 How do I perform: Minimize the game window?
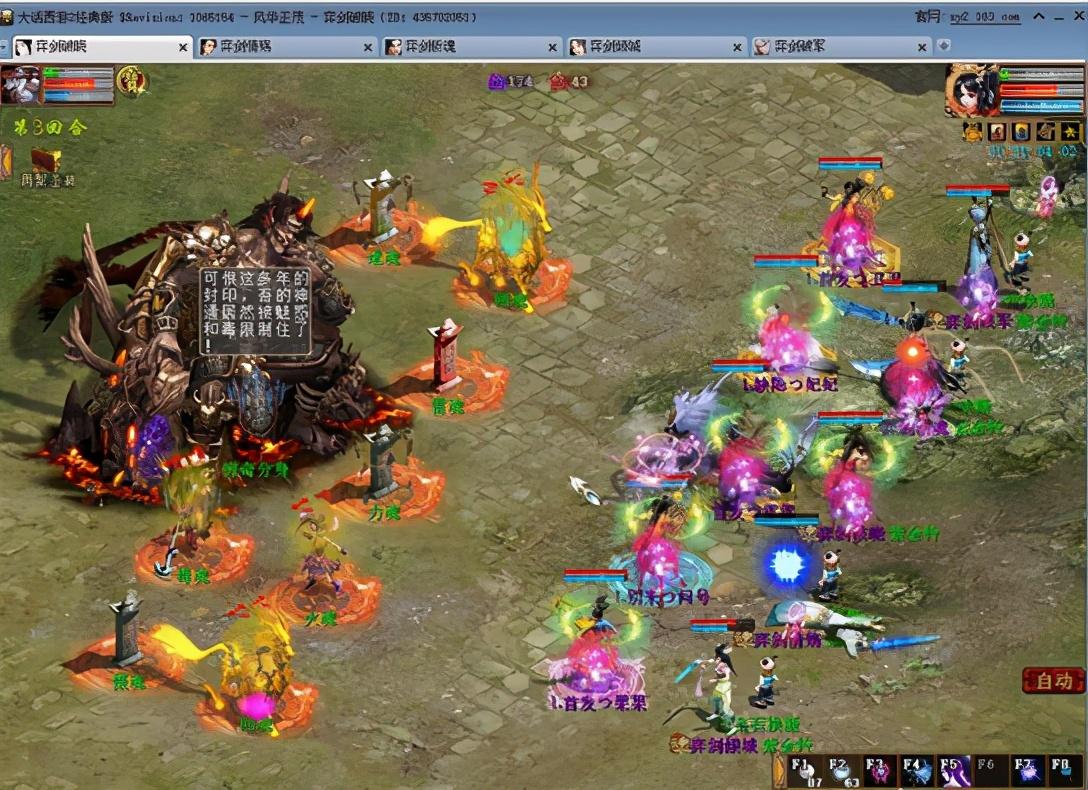click(x=1039, y=16)
